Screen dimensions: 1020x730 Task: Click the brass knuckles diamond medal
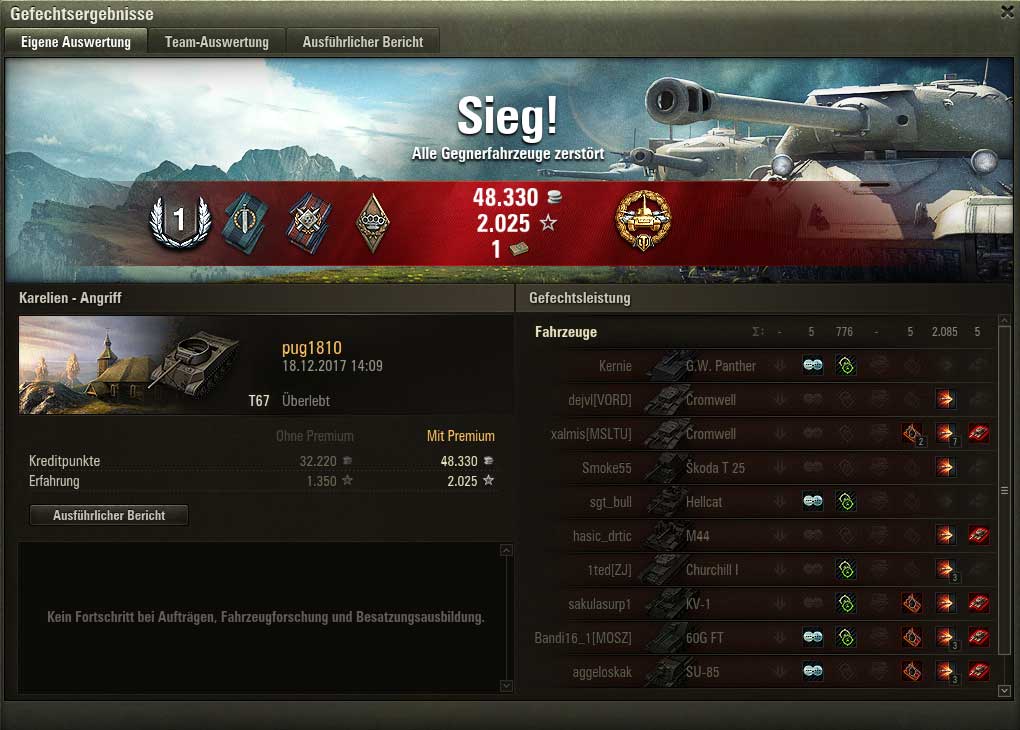click(x=373, y=221)
